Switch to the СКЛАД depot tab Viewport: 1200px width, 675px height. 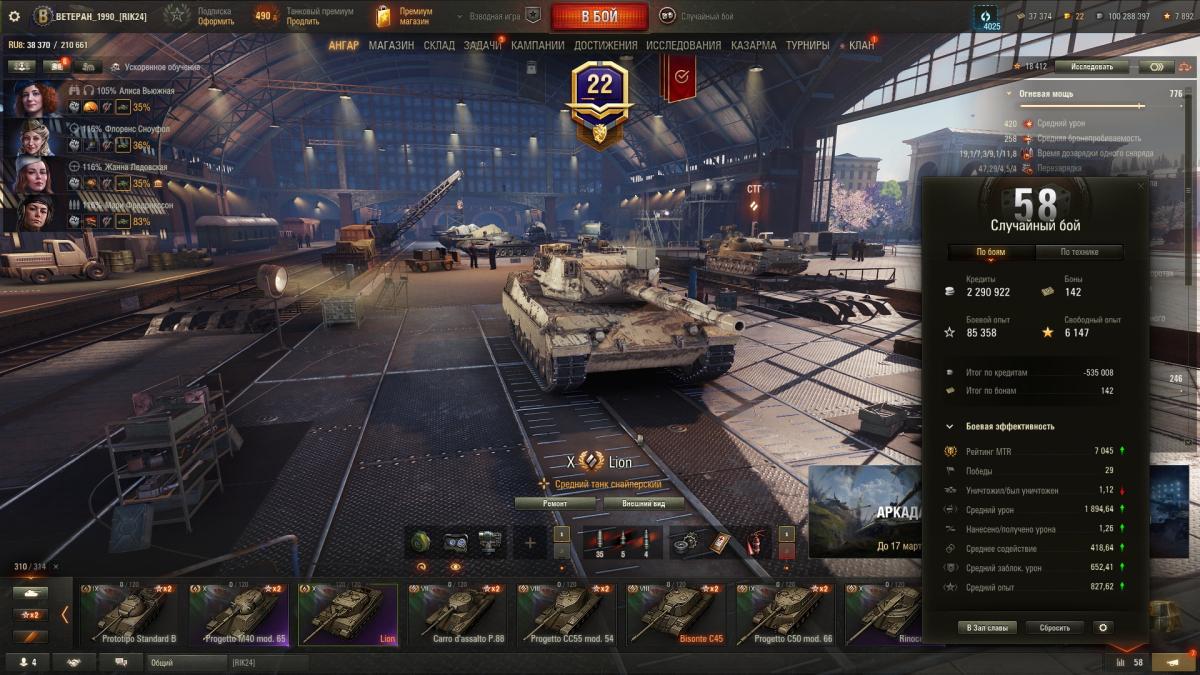point(439,45)
